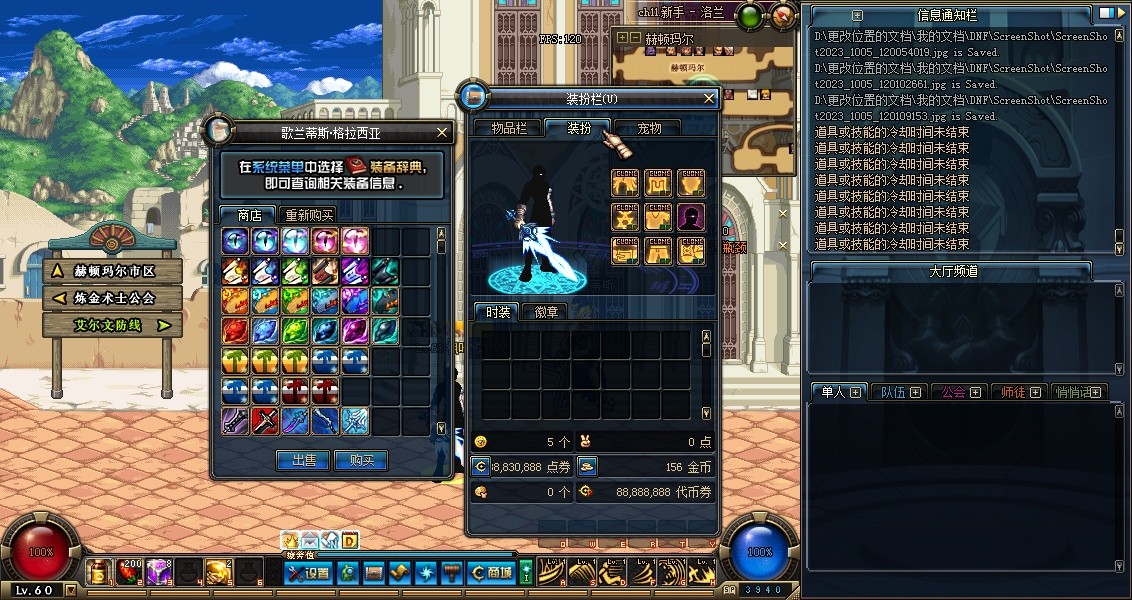
Task: Open 设置 (Settings) from the bottom bar
Action: [308, 573]
